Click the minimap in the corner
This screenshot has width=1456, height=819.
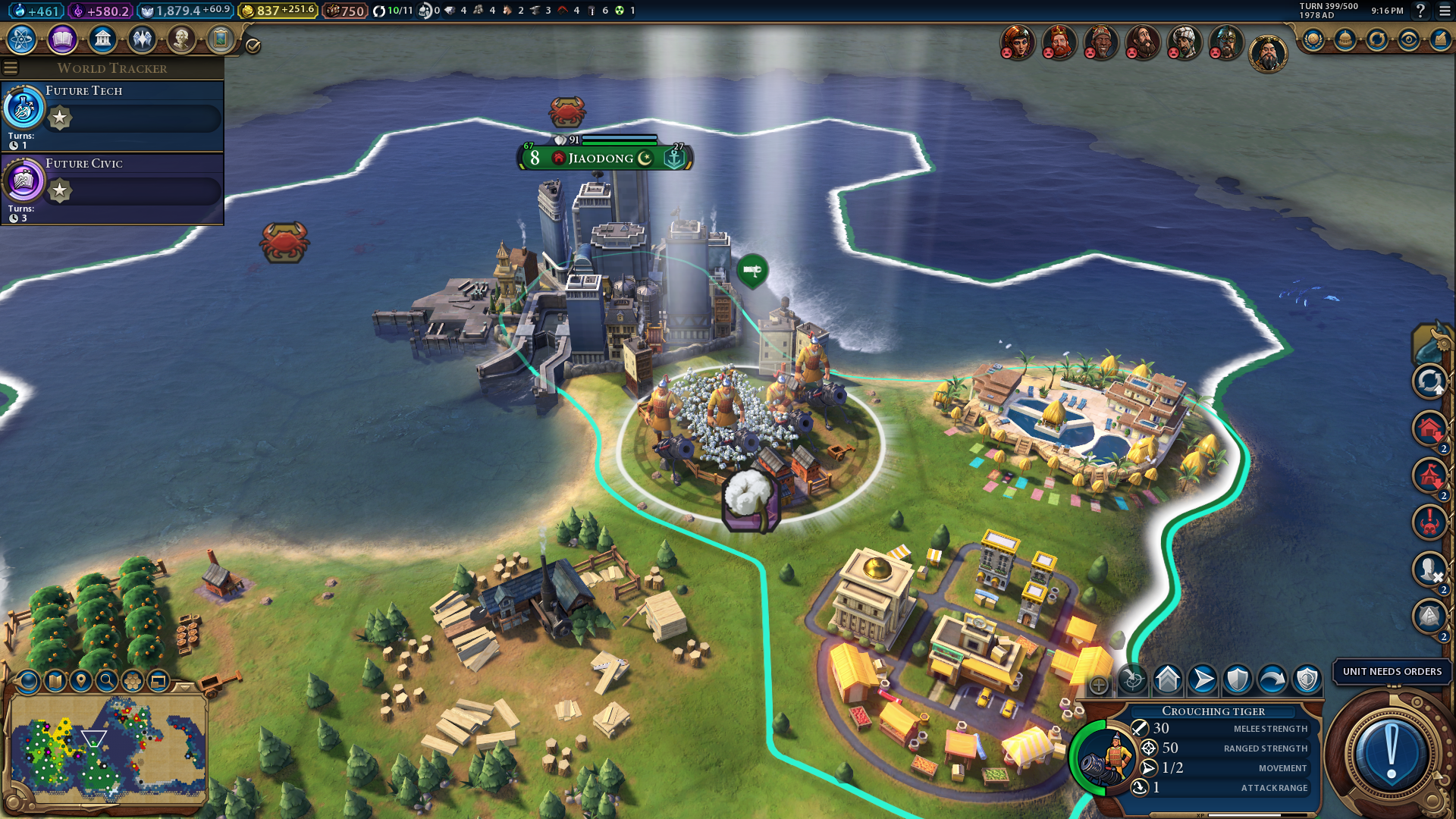(108, 747)
